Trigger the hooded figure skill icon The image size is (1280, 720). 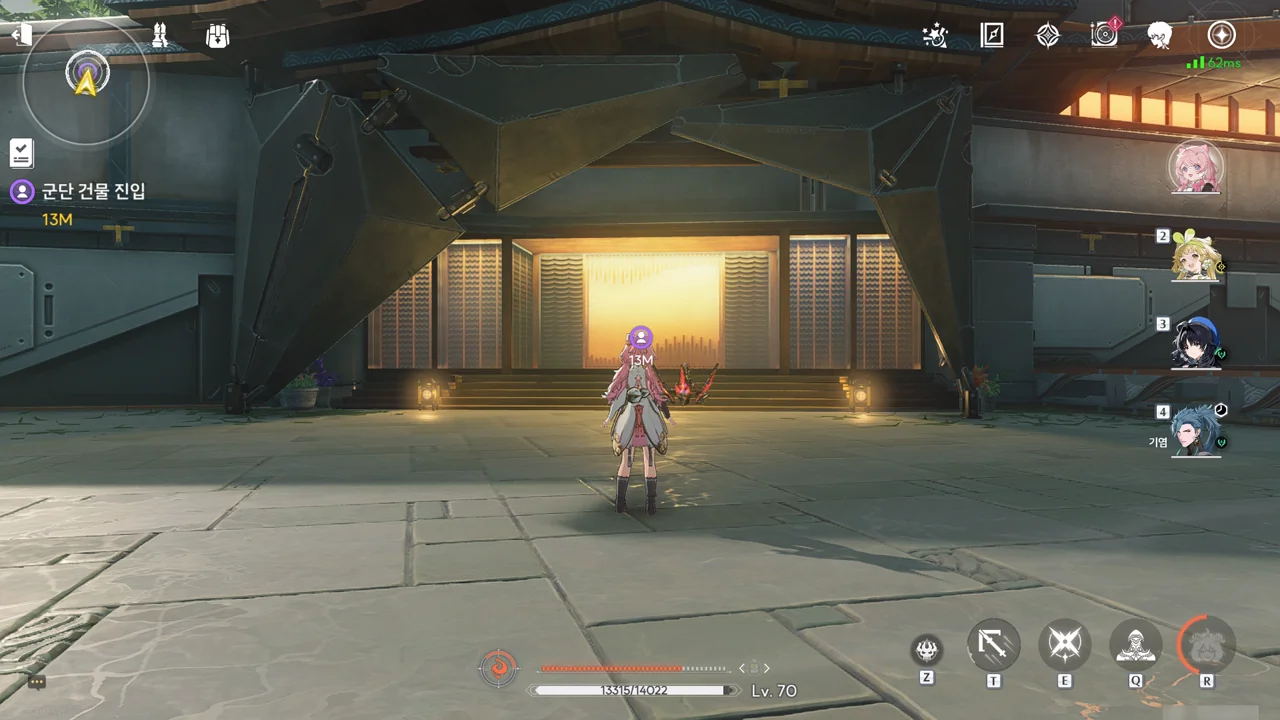(1136, 645)
